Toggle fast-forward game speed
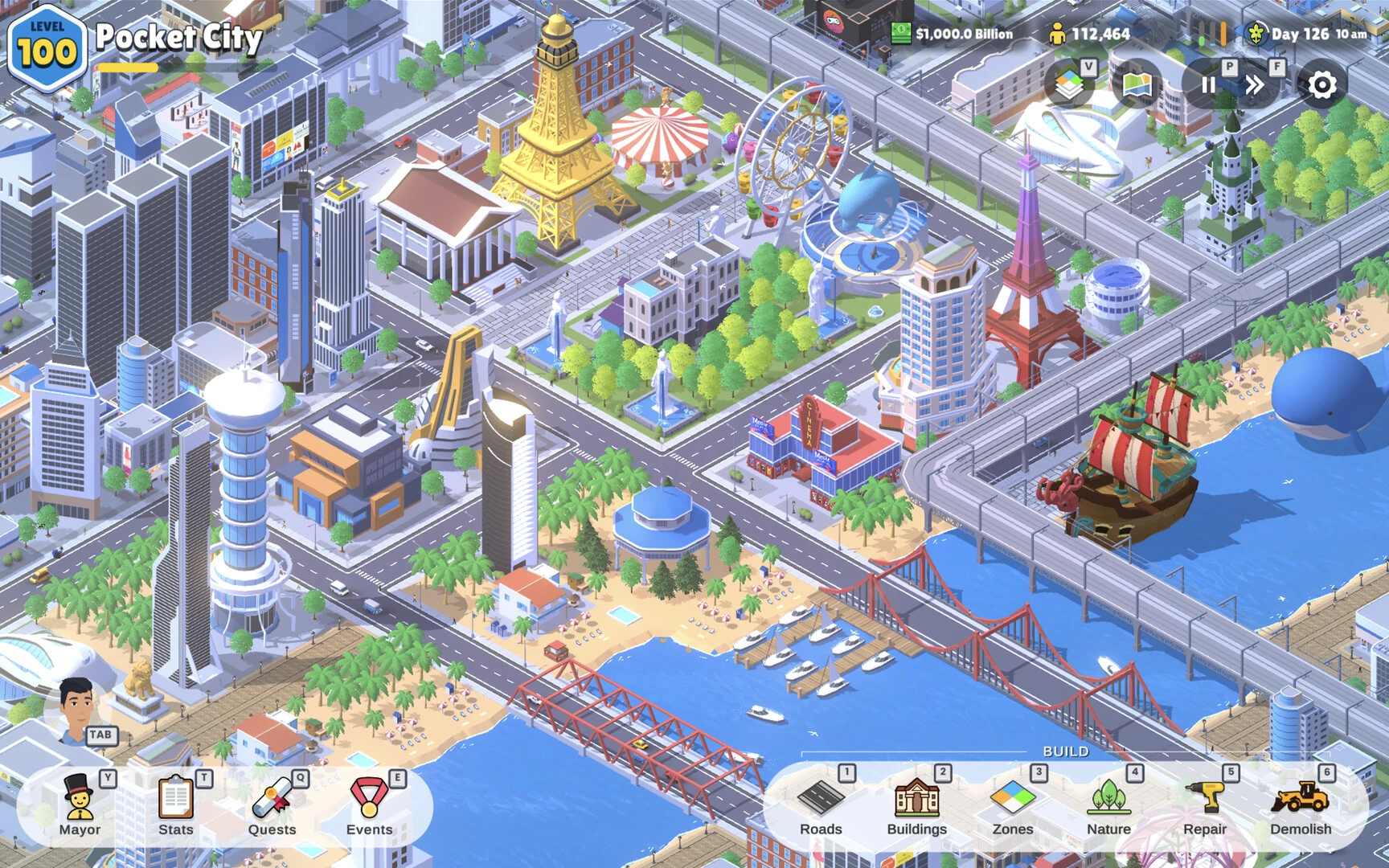 pos(1255,85)
